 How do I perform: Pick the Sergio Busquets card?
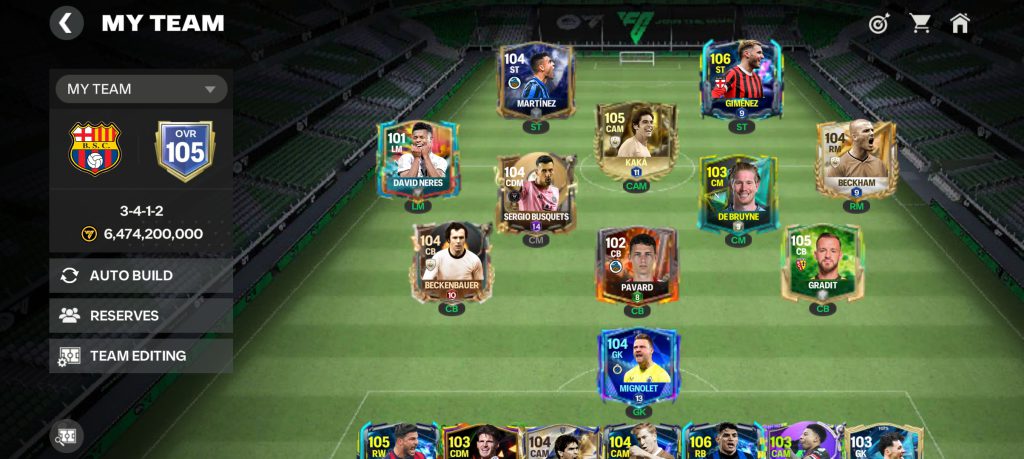tap(536, 194)
